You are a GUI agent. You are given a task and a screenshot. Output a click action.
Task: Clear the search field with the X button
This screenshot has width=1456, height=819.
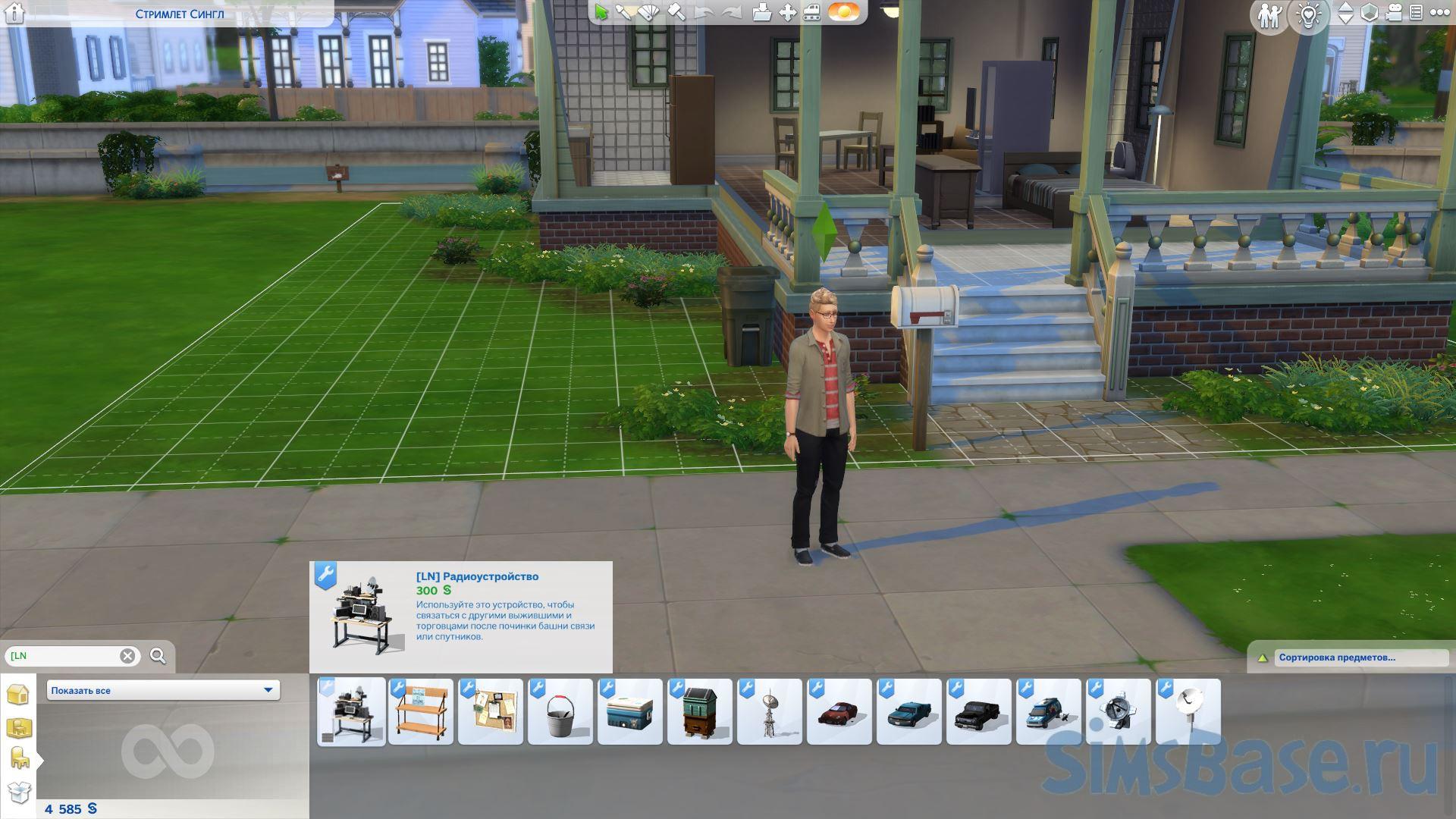(127, 656)
